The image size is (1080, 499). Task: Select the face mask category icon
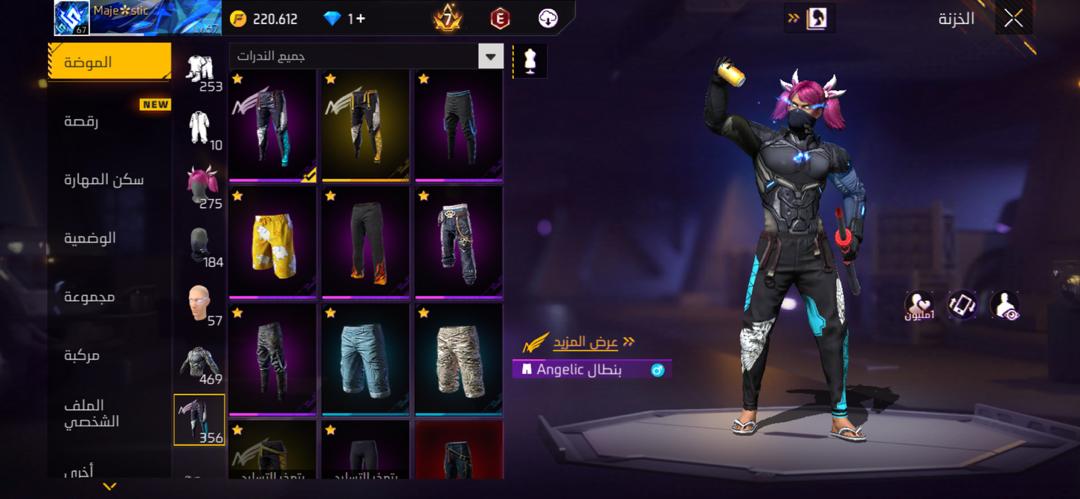201,245
